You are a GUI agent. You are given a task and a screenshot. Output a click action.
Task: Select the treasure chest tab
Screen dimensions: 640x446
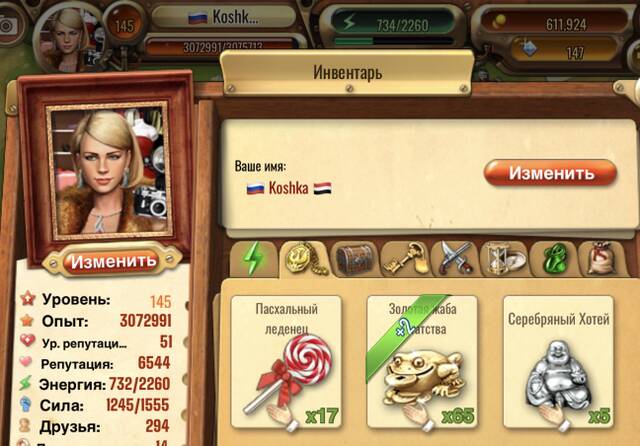click(353, 258)
